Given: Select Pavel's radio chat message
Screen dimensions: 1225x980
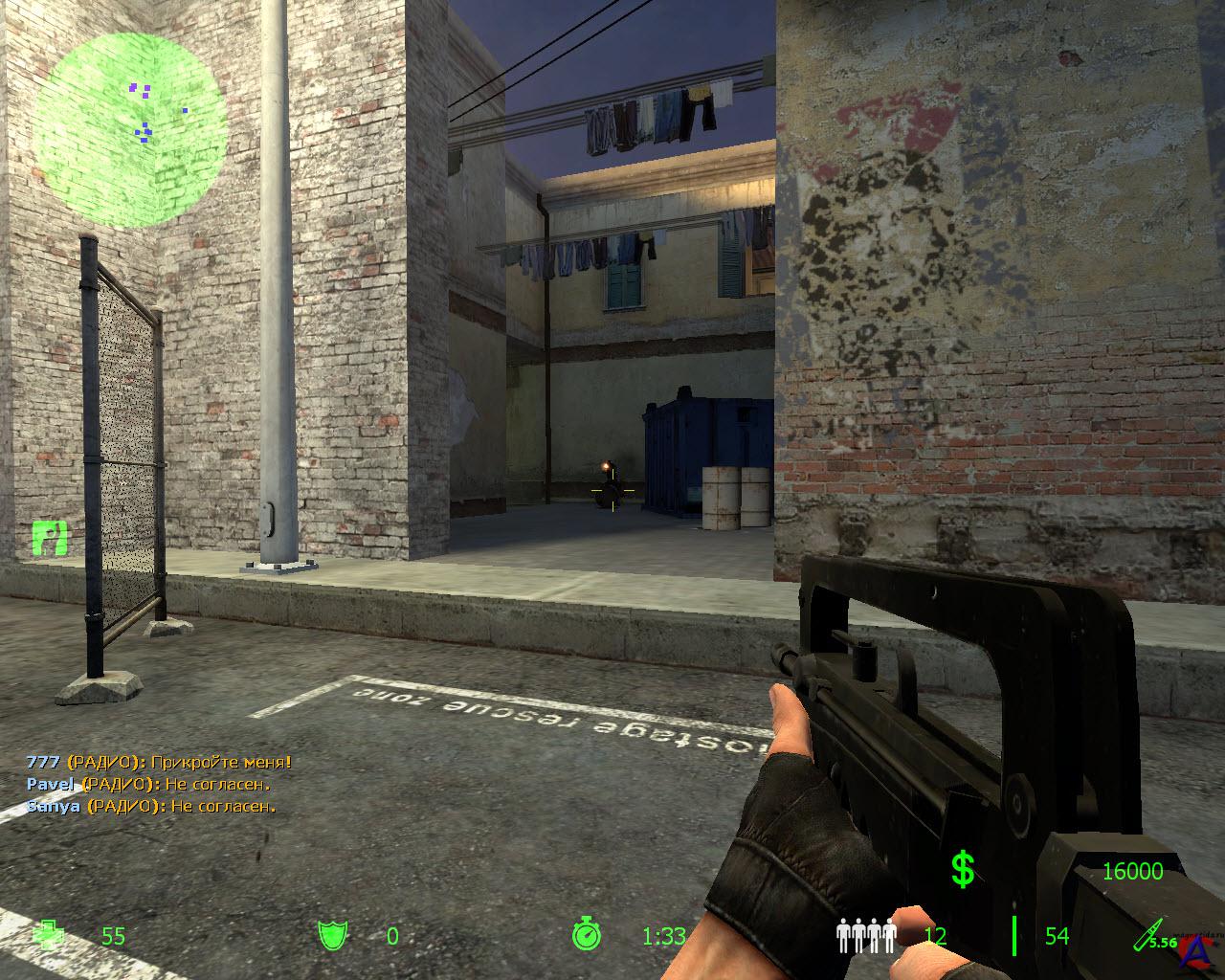Looking at the screenshot, I should 148,784.
